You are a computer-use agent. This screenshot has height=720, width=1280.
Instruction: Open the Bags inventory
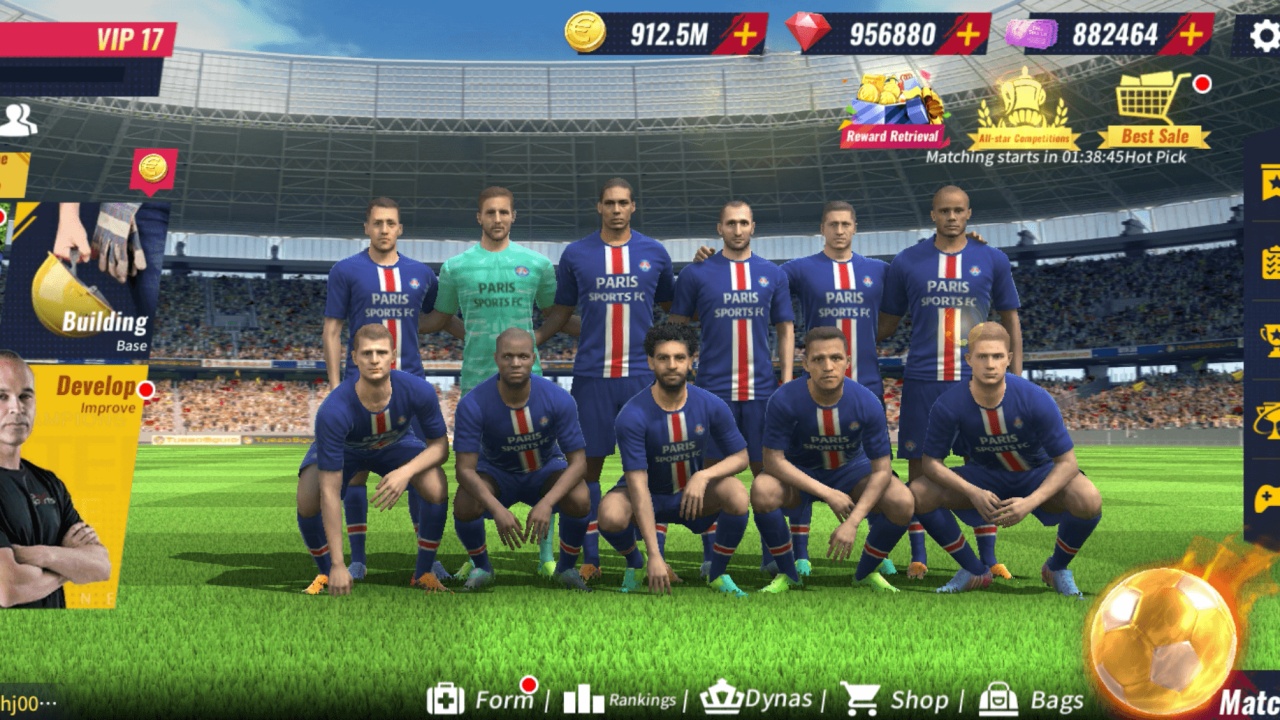click(1031, 699)
